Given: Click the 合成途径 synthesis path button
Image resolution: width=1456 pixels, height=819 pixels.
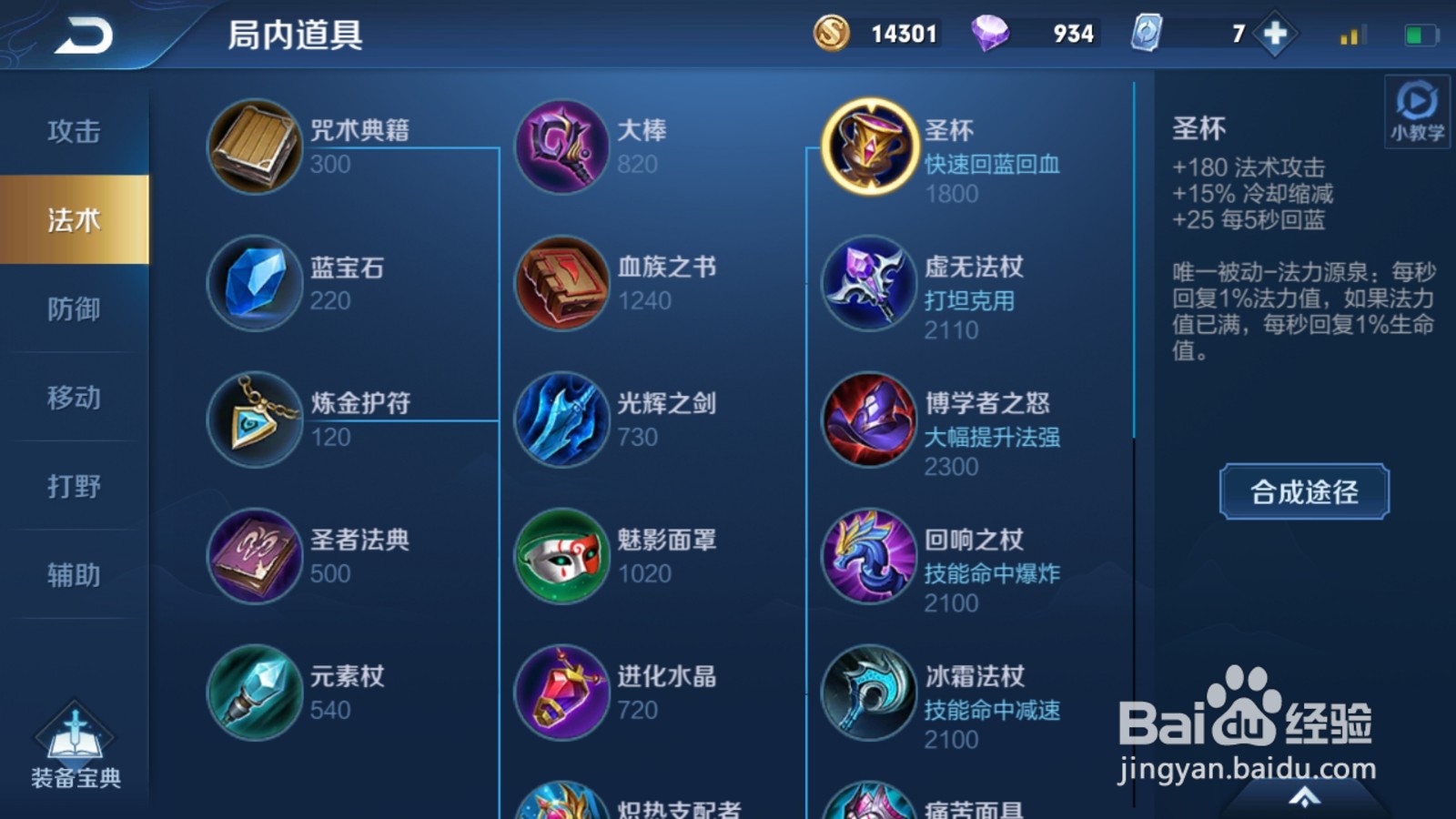Looking at the screenshot, I should (1303, 492).
